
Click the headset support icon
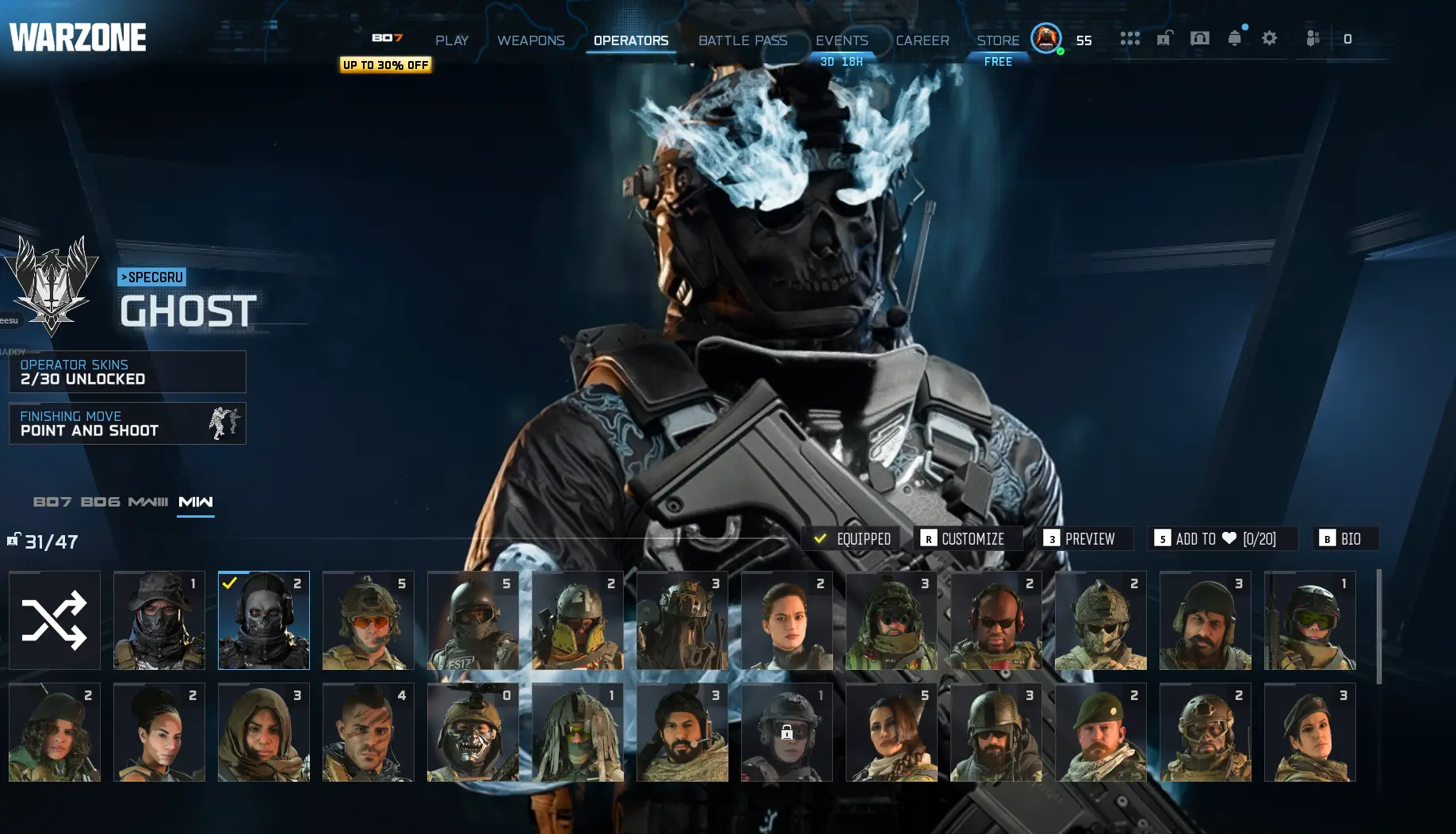pyautogui.click(x=1200, y=38)
